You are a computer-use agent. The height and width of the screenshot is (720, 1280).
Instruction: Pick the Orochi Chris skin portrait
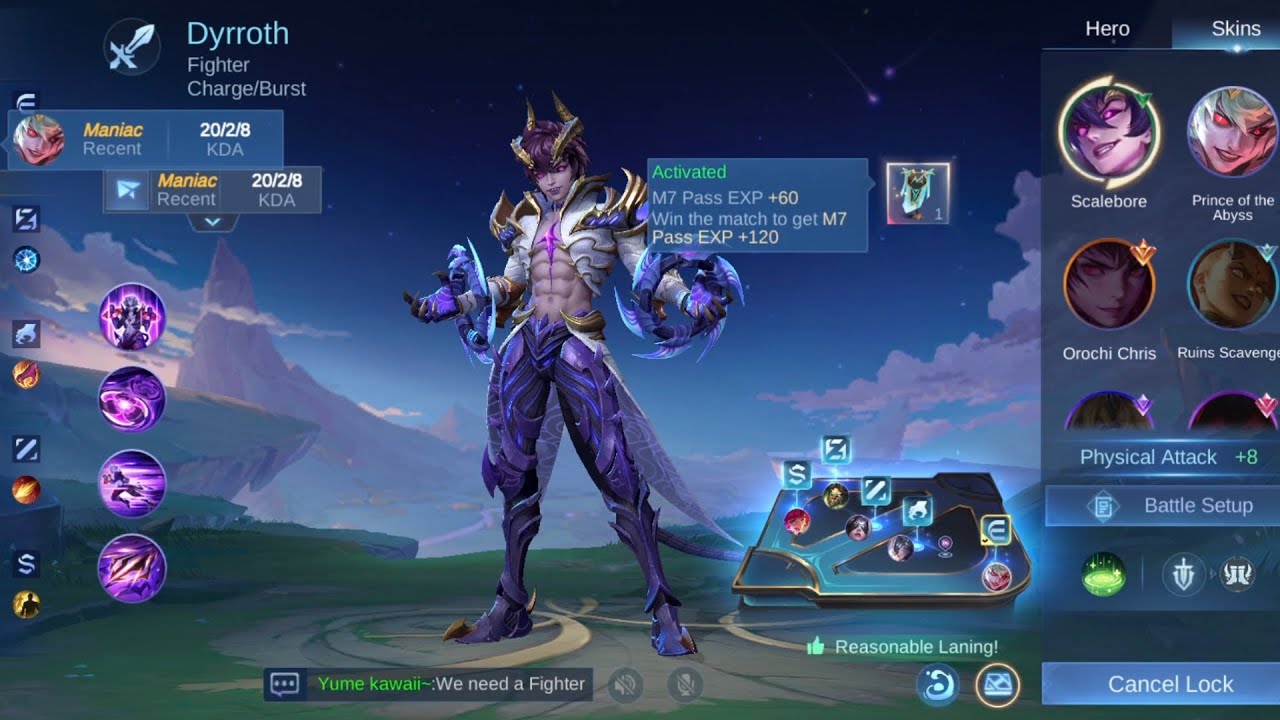coord(1108,285)
